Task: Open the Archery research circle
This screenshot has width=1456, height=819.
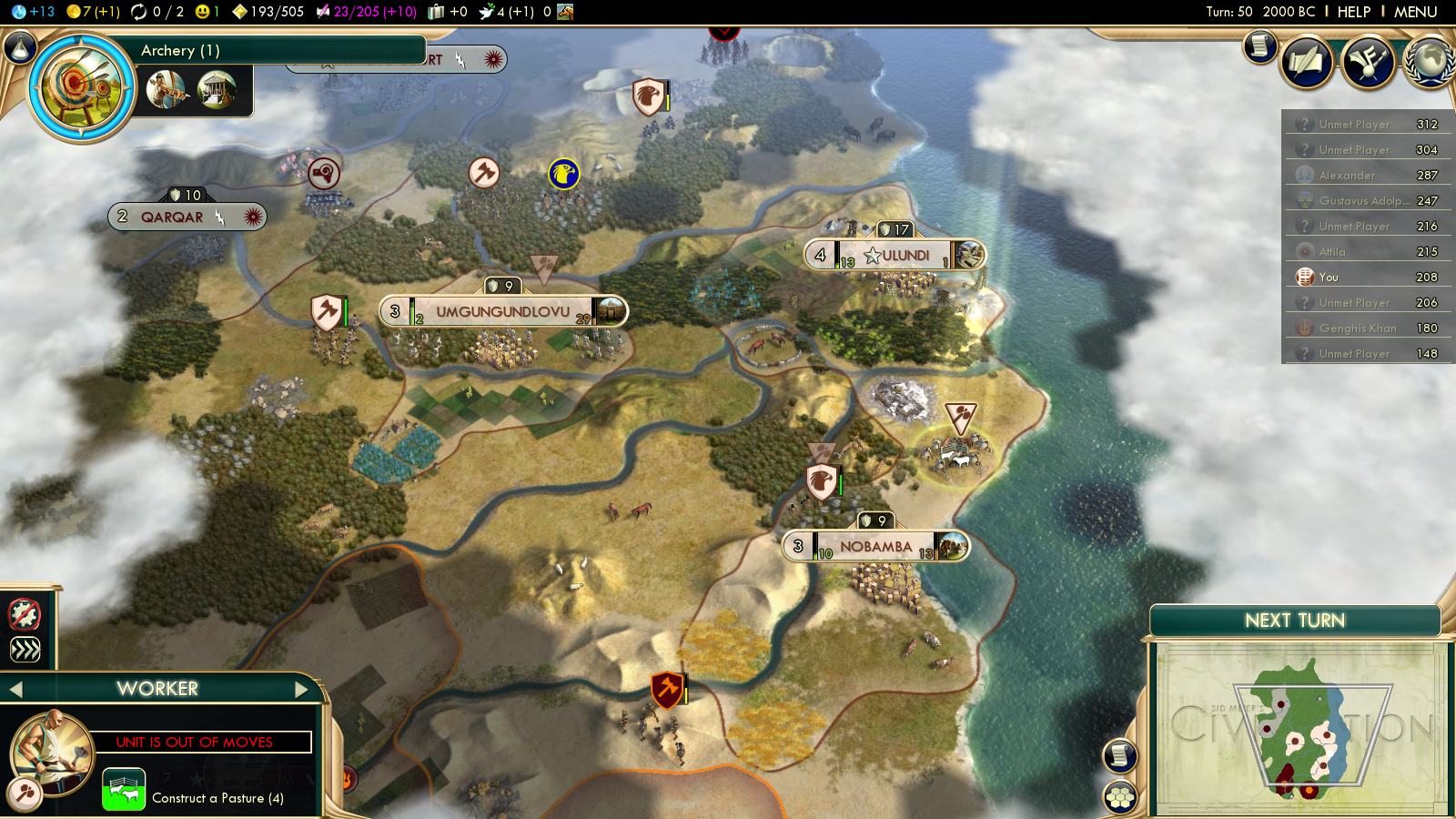Action: coord(81,88)
